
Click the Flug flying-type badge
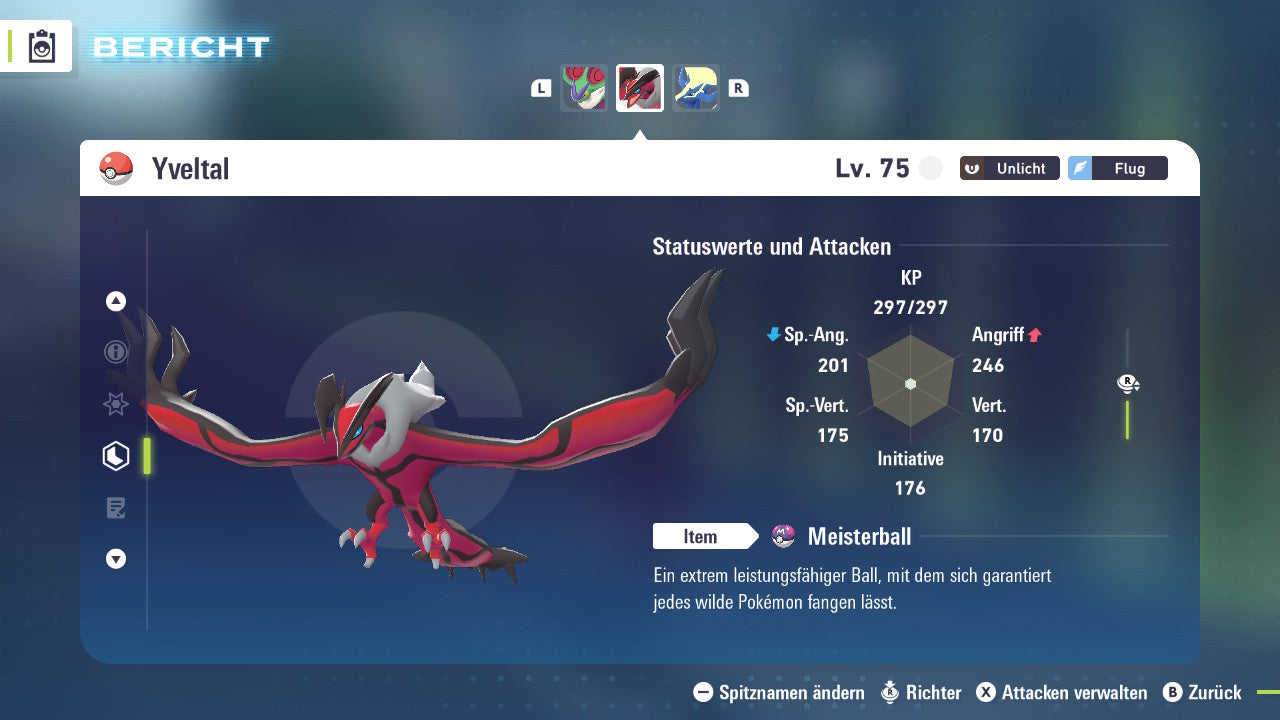[x=1117, y=168]
